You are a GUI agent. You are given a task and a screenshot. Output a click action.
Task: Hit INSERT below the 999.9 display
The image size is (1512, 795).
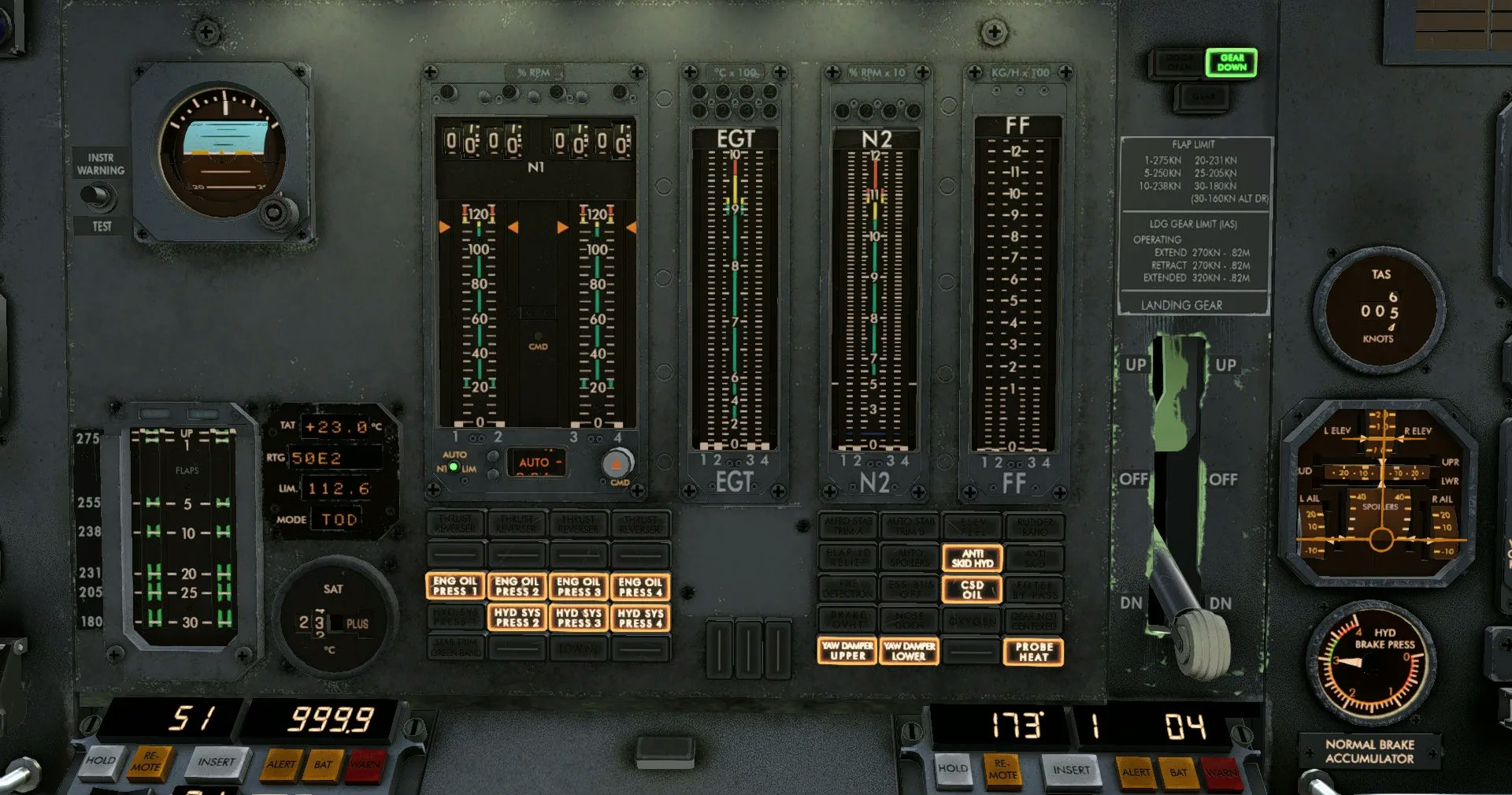[x=217, y=763]
